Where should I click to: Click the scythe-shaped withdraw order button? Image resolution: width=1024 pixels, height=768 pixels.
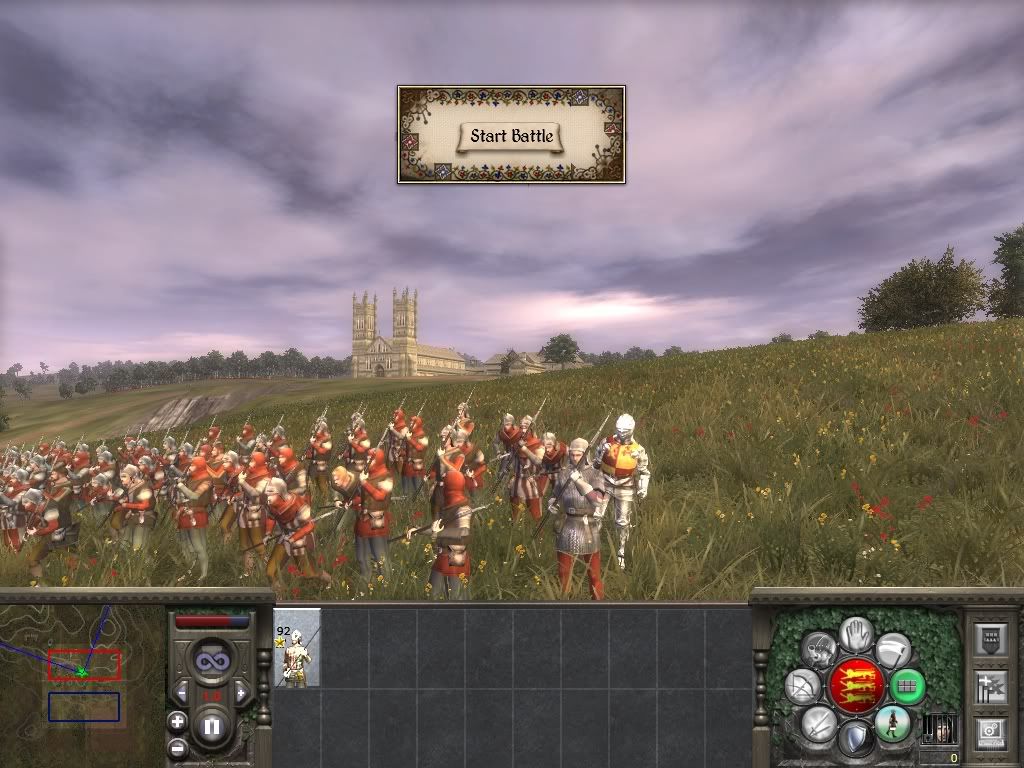(892, 650)
